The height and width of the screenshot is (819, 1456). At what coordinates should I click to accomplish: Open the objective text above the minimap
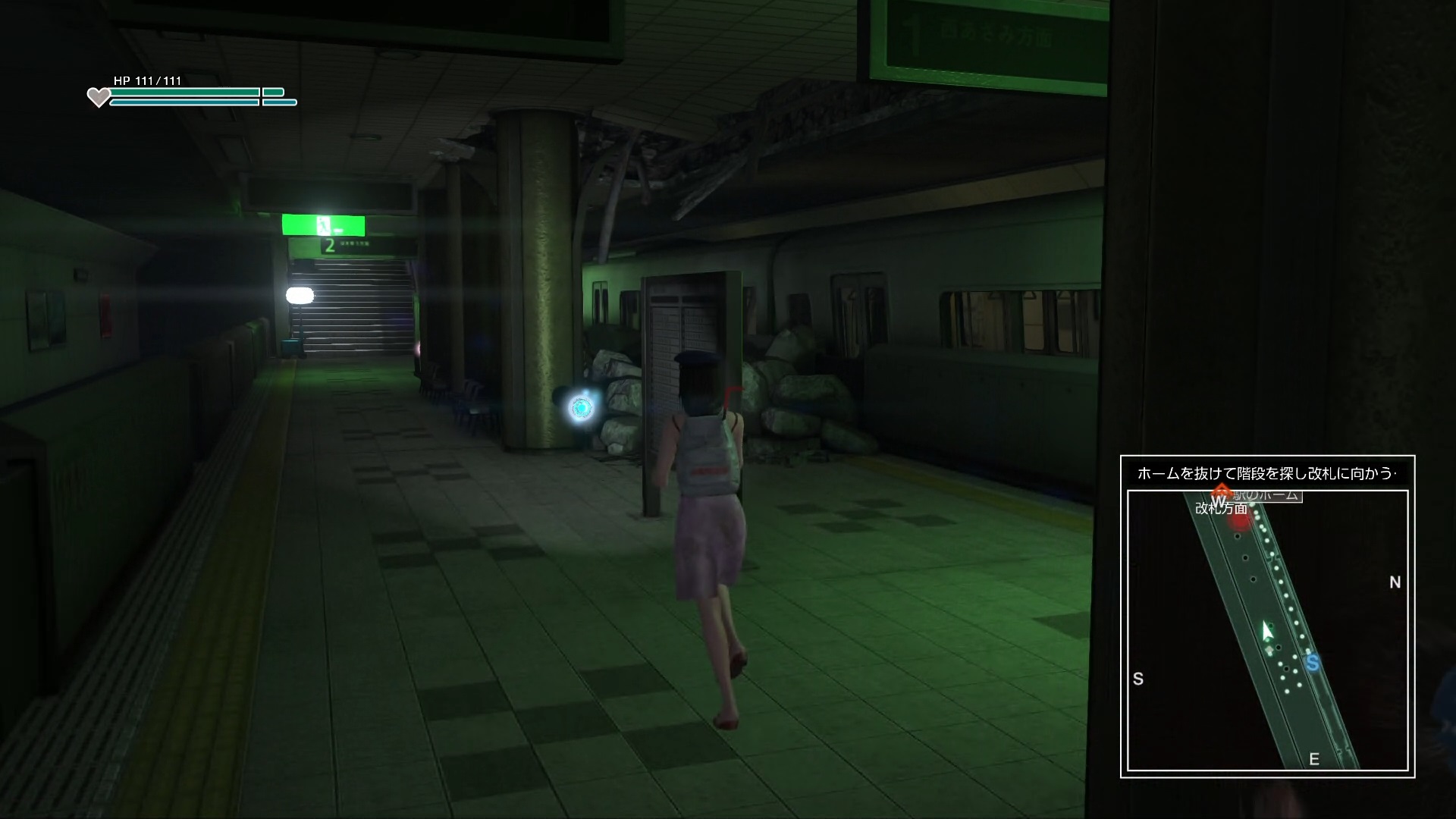1266,474
